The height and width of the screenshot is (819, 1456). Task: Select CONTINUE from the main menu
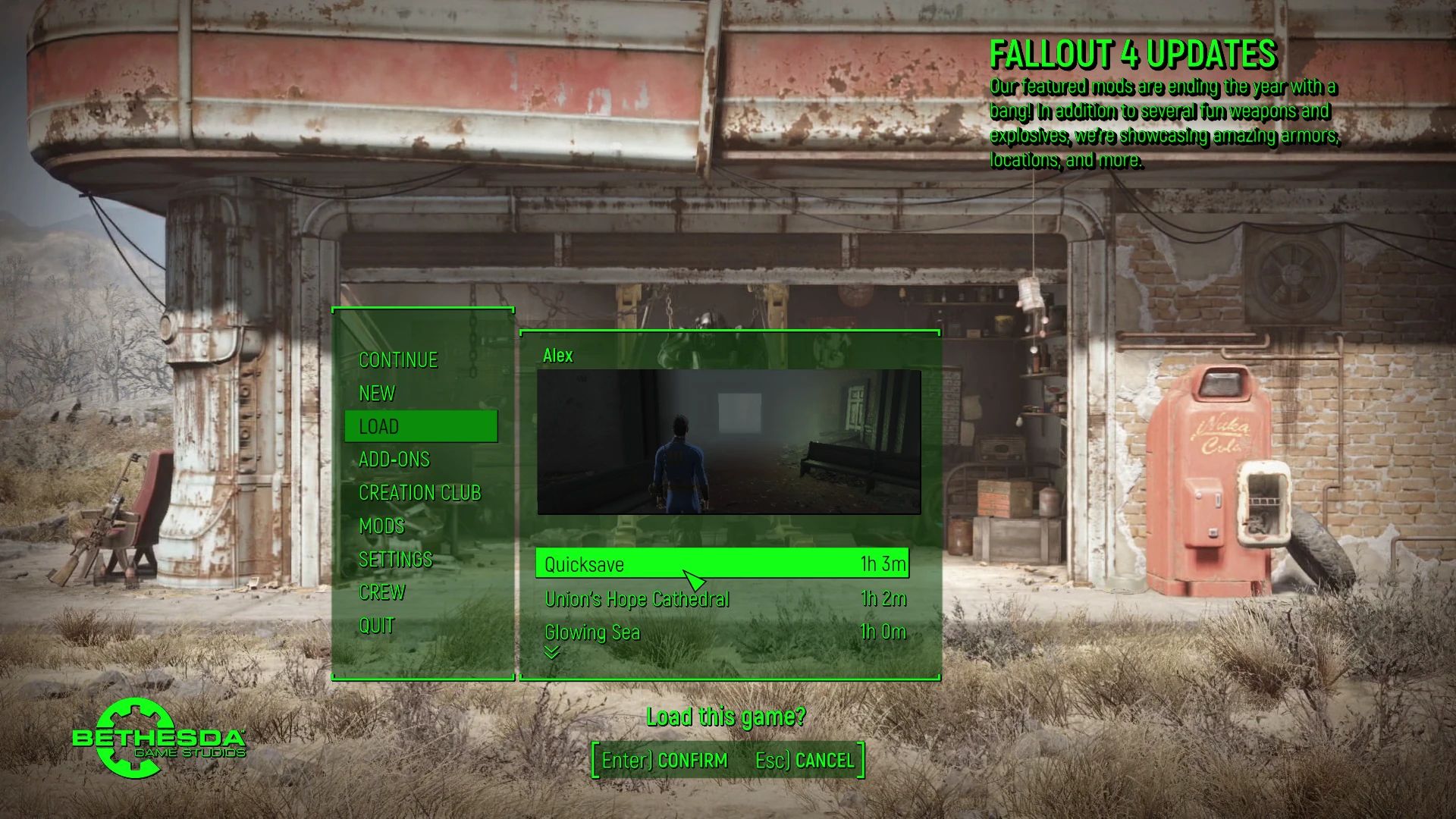(x=397, y=359)
